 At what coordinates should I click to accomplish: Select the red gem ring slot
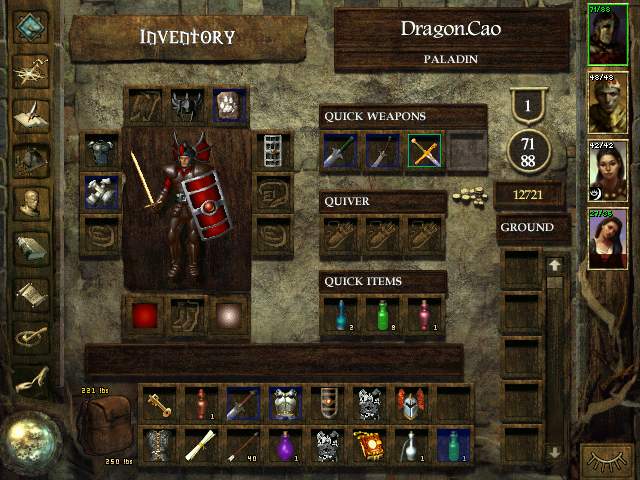[145, 315]
